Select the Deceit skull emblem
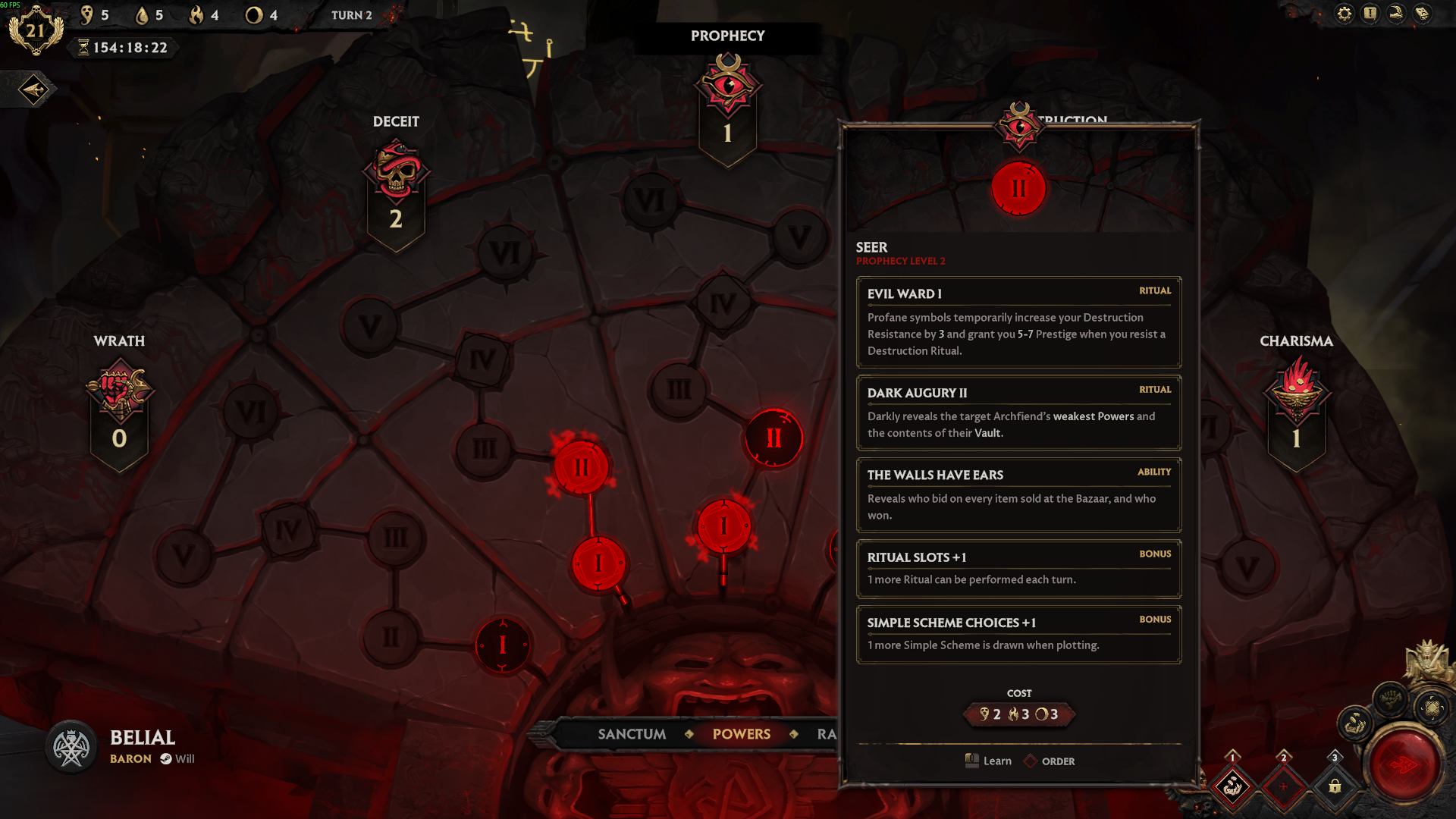 (396, 171)
